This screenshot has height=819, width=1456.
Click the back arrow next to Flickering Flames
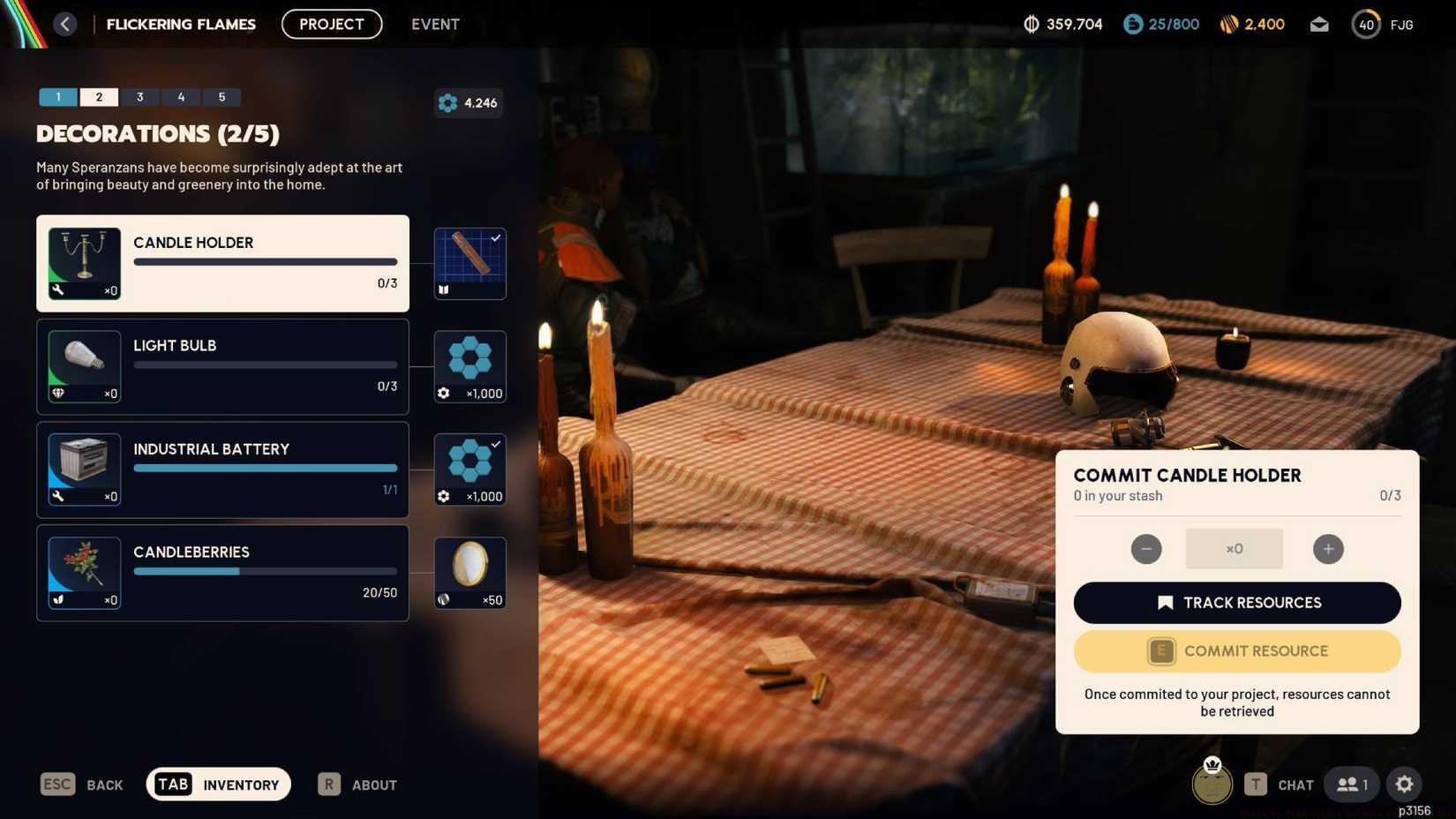click(64, 23)
